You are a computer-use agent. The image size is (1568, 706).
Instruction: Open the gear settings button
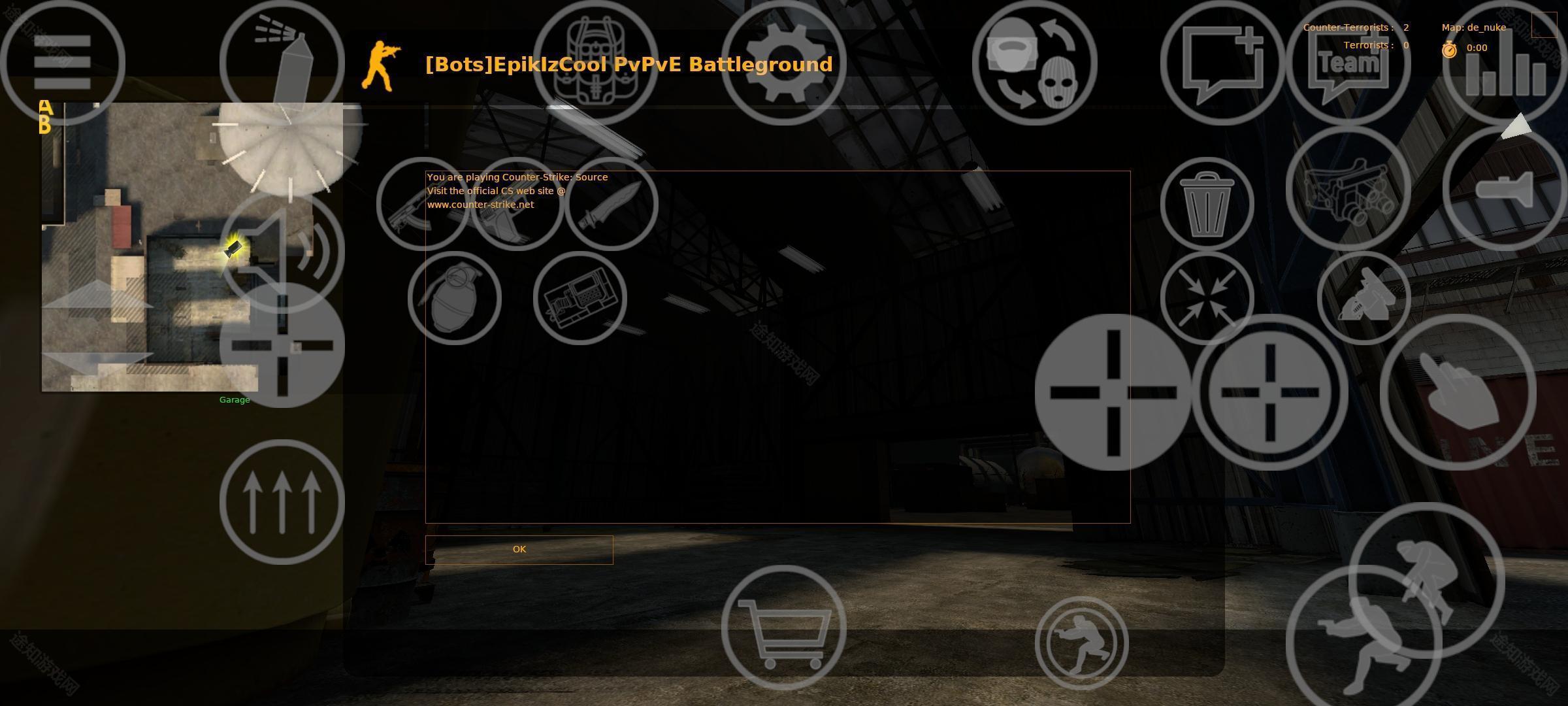pyautogui.click(x=783, y=63)
